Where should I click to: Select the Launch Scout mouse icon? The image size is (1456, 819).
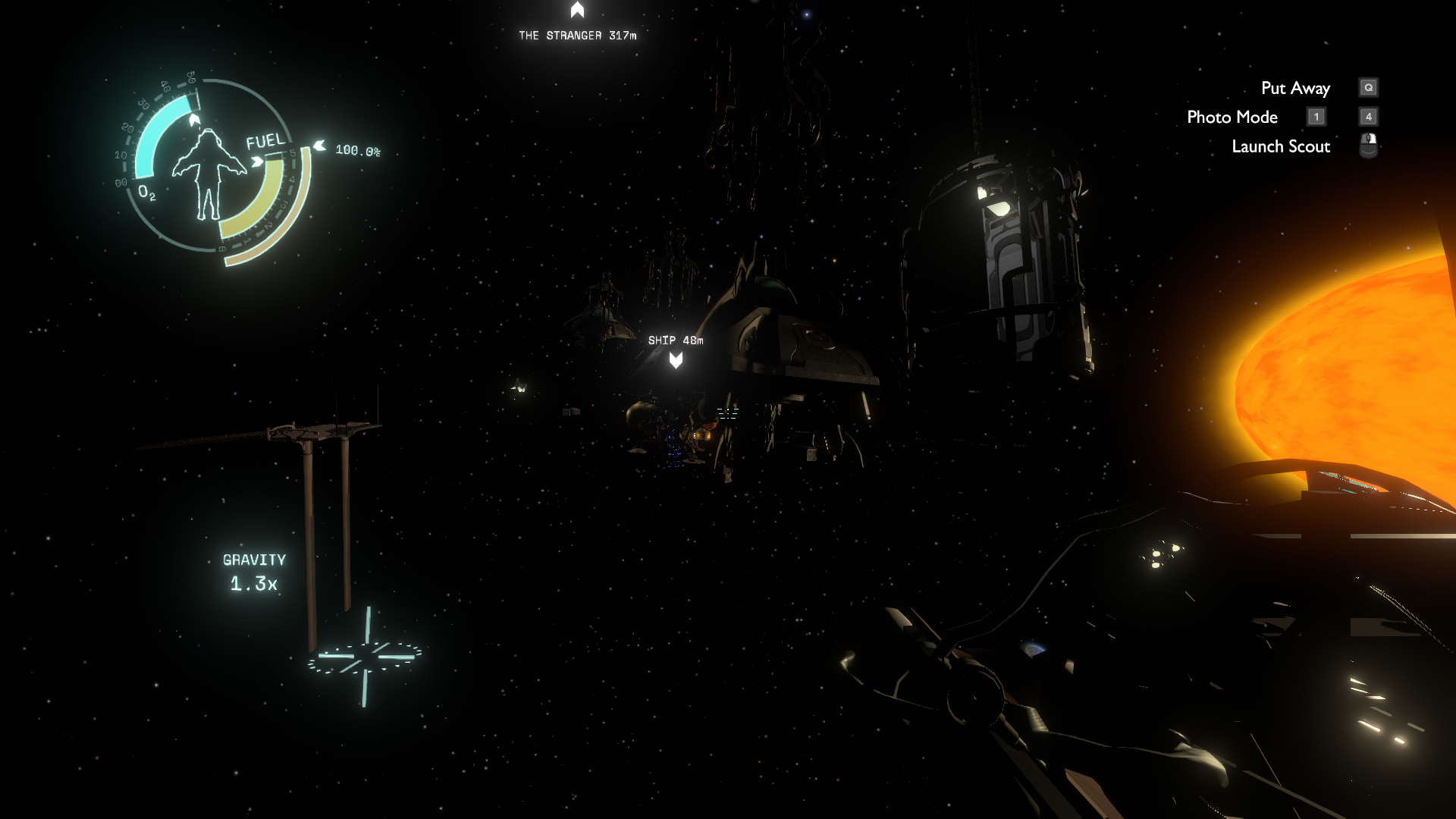(1367, 145)
